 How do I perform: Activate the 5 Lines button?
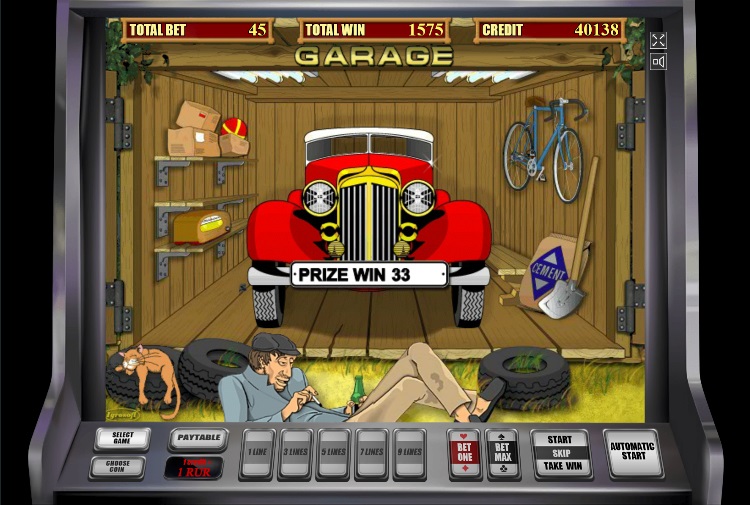[x=333, y=453]
